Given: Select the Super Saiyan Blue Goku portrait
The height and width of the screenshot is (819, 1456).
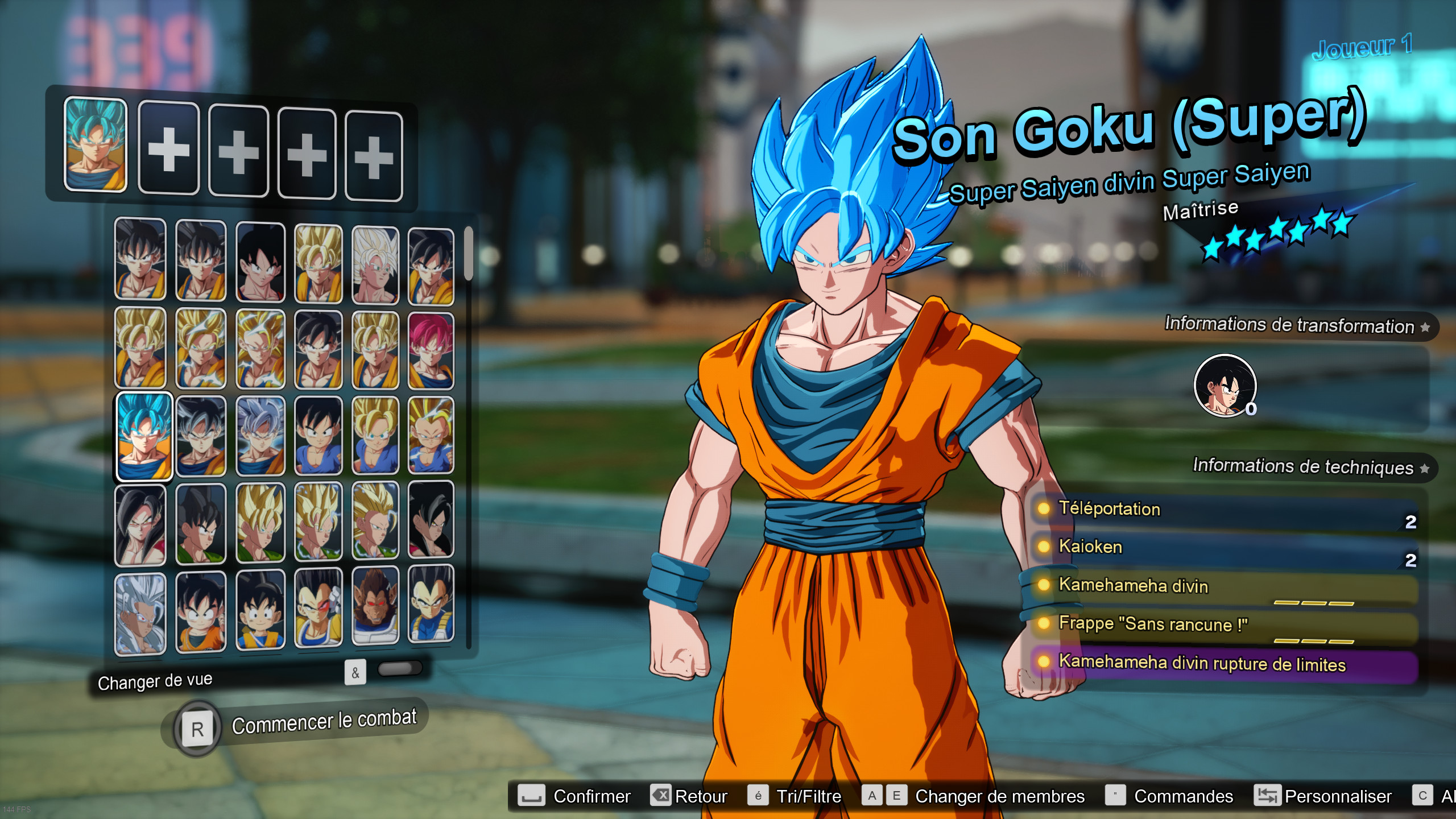Looking at the screenshot, I should point(144,436).
